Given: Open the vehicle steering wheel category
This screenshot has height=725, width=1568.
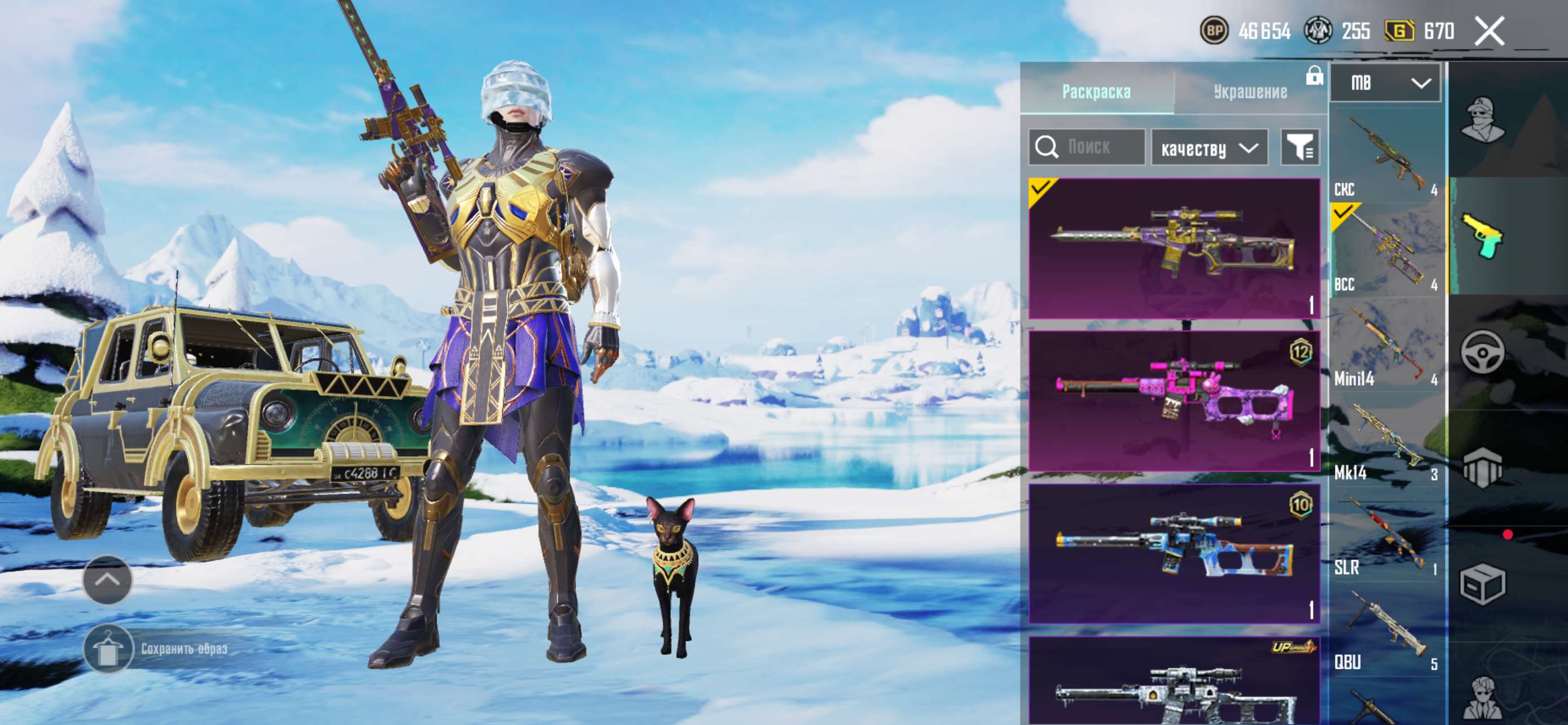Looking at the screenshot, I should [x=1482, y=352].
